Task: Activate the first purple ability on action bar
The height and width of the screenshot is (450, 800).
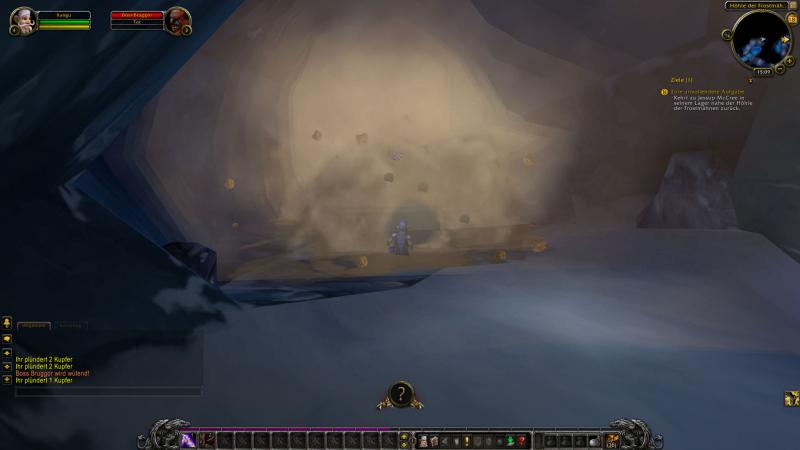Action: [187, 439]
